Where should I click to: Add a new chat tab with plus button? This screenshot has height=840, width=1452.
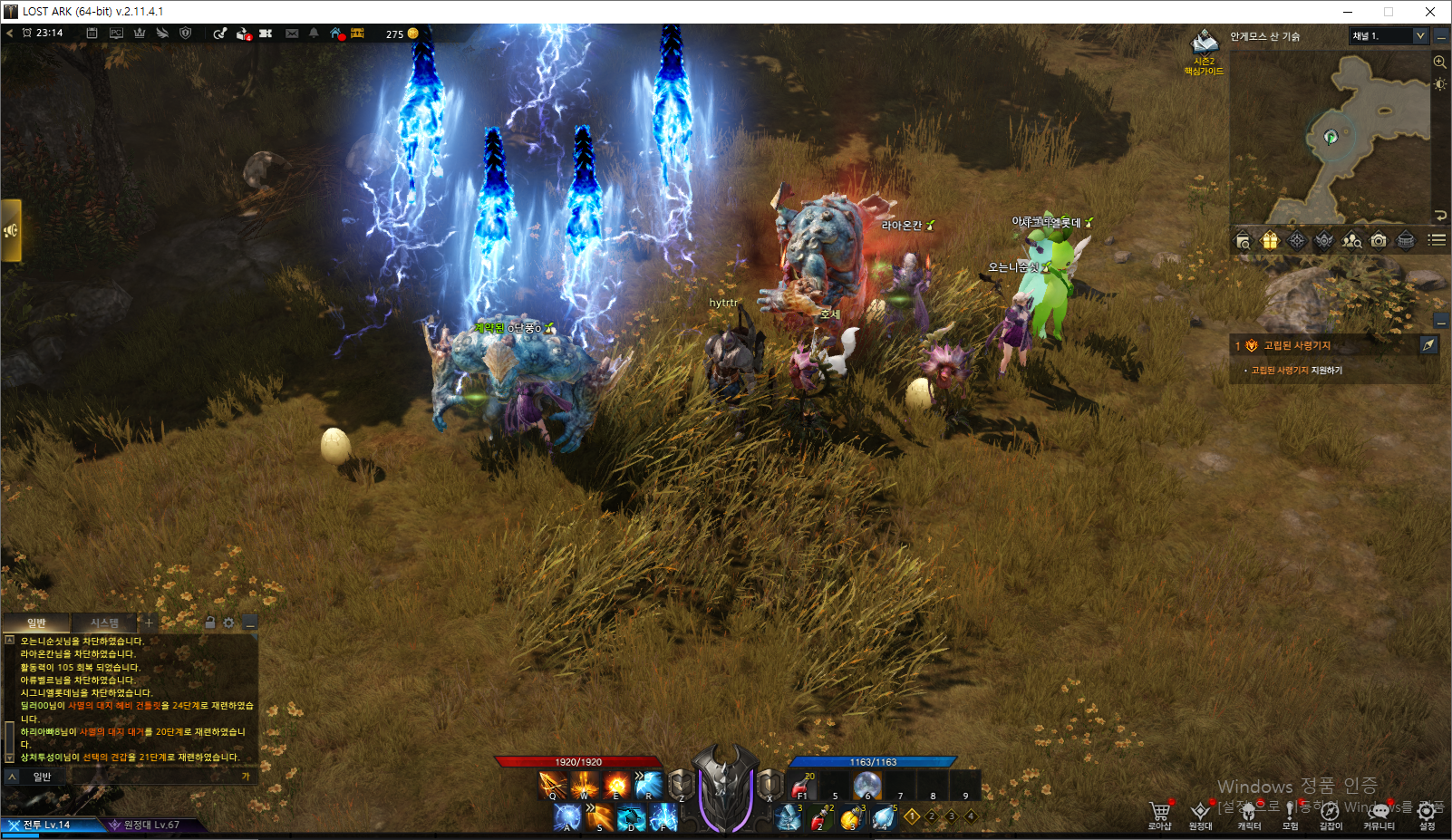[x=149, y=623]
